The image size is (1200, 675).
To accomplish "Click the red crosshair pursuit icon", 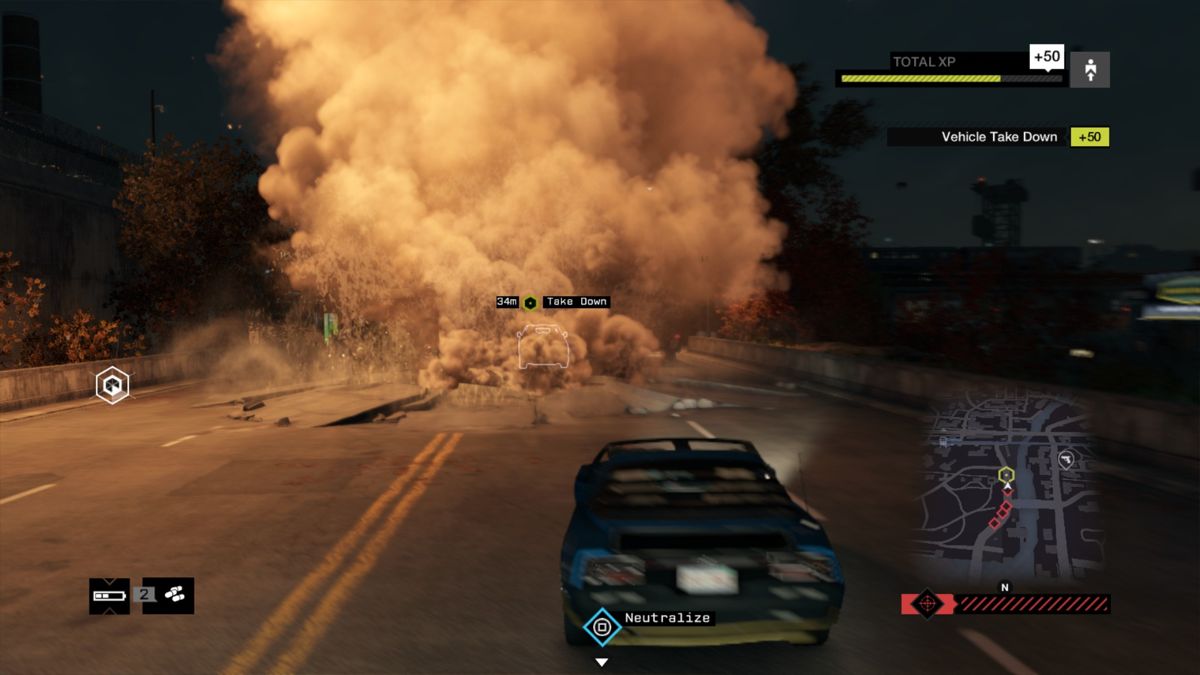I will [927, 603].
